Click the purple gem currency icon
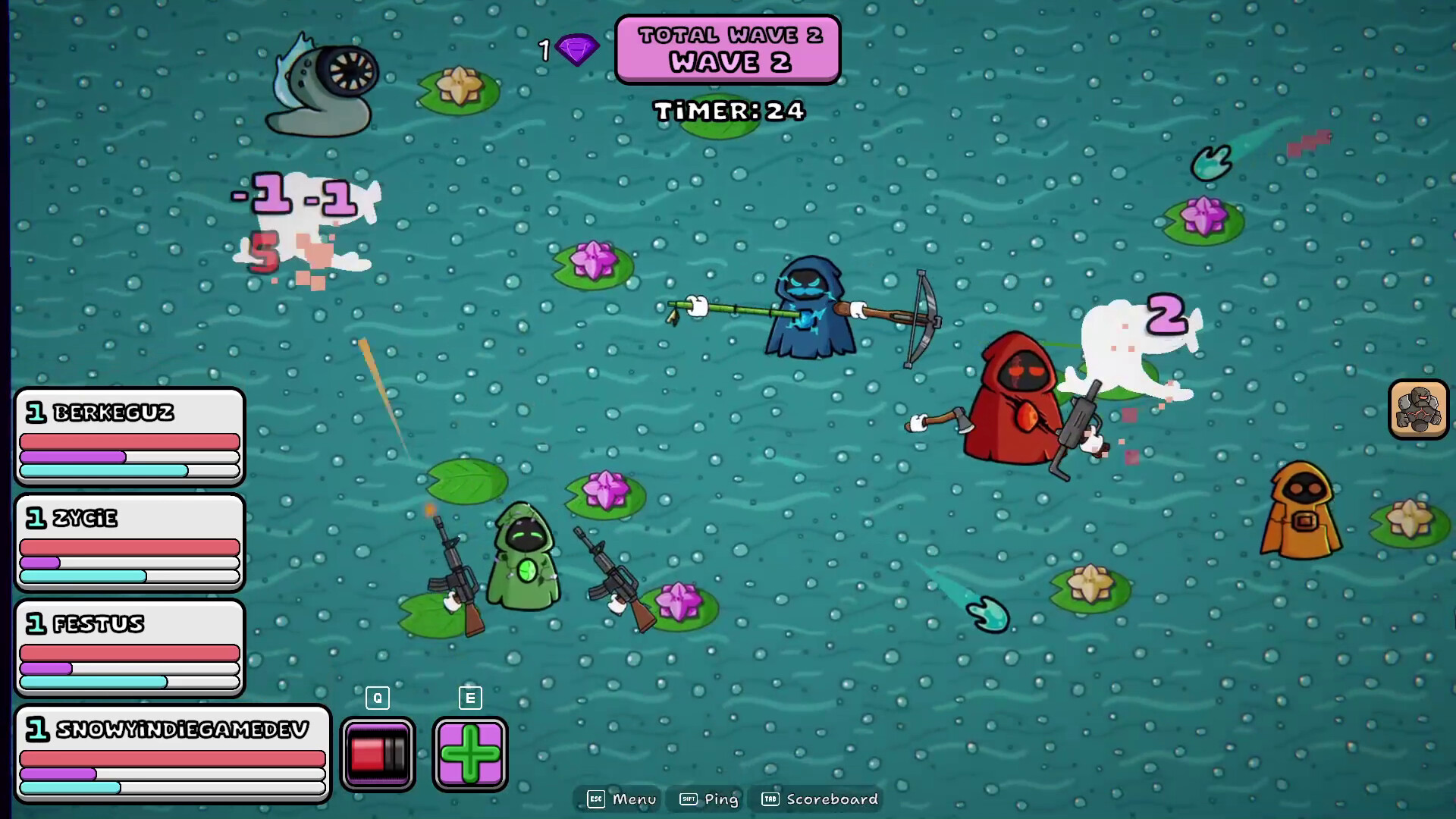 (x=578, y=49)
